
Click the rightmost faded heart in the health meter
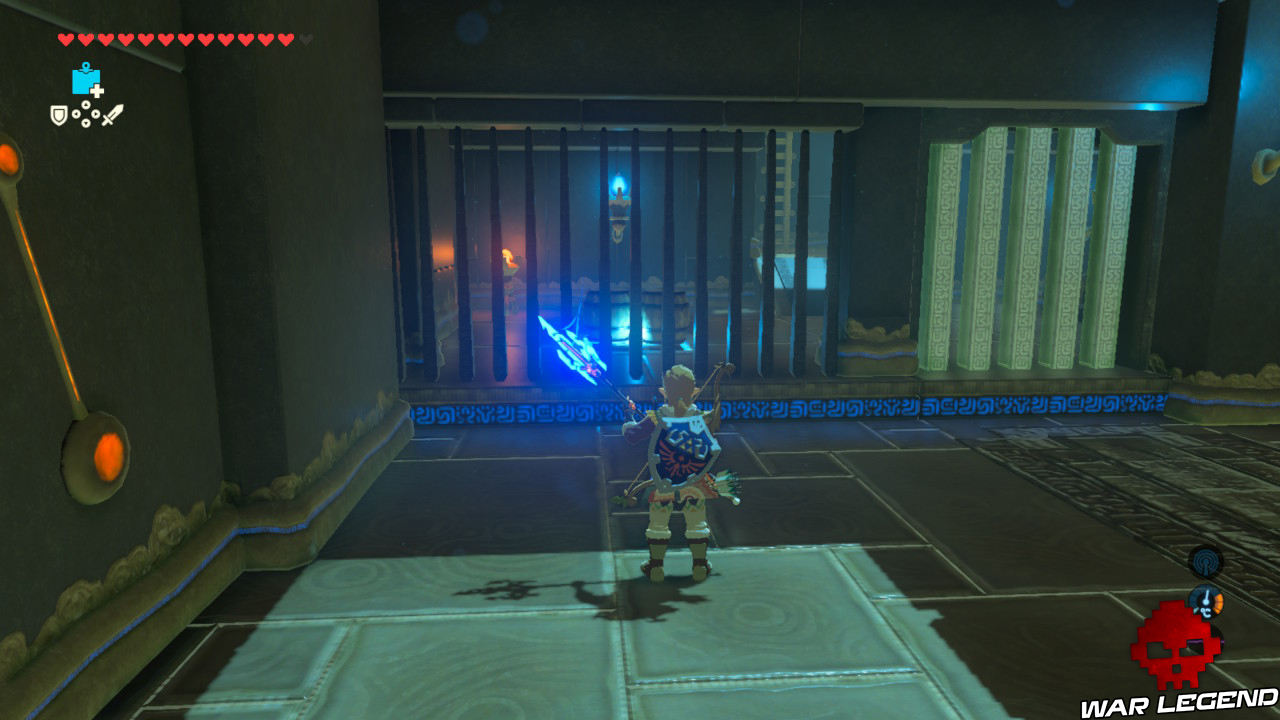(x=304, y=40)
